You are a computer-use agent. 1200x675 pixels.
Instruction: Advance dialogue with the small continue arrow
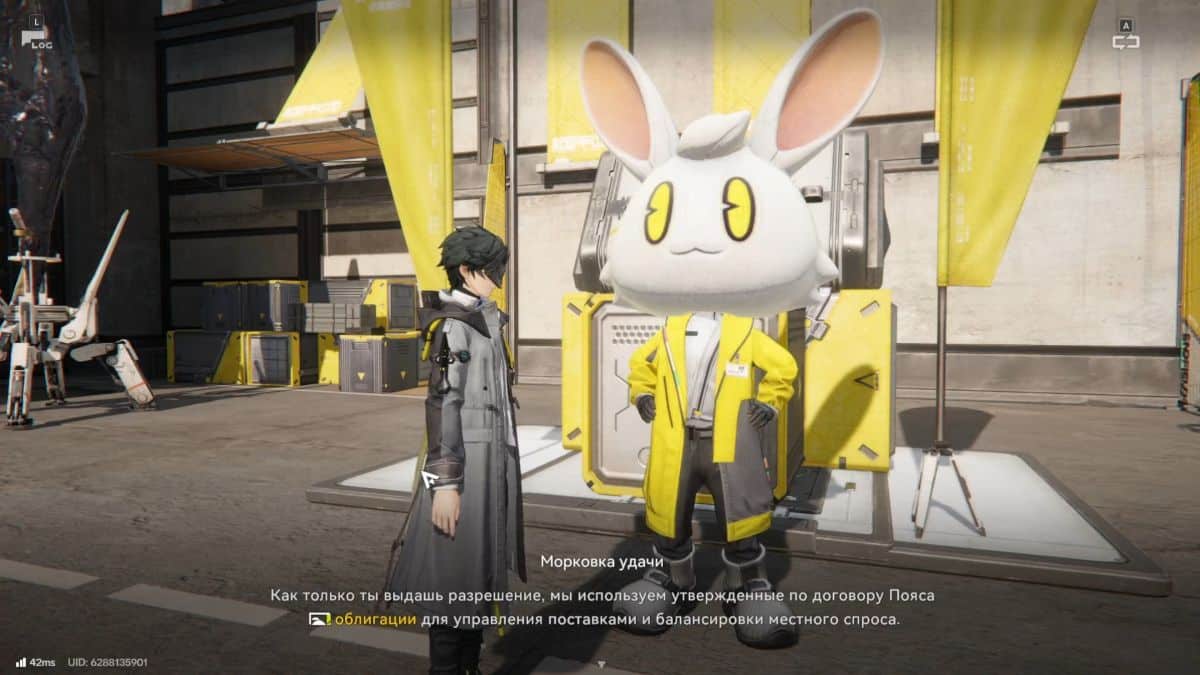pyautogui.click(x=600, y=663)
